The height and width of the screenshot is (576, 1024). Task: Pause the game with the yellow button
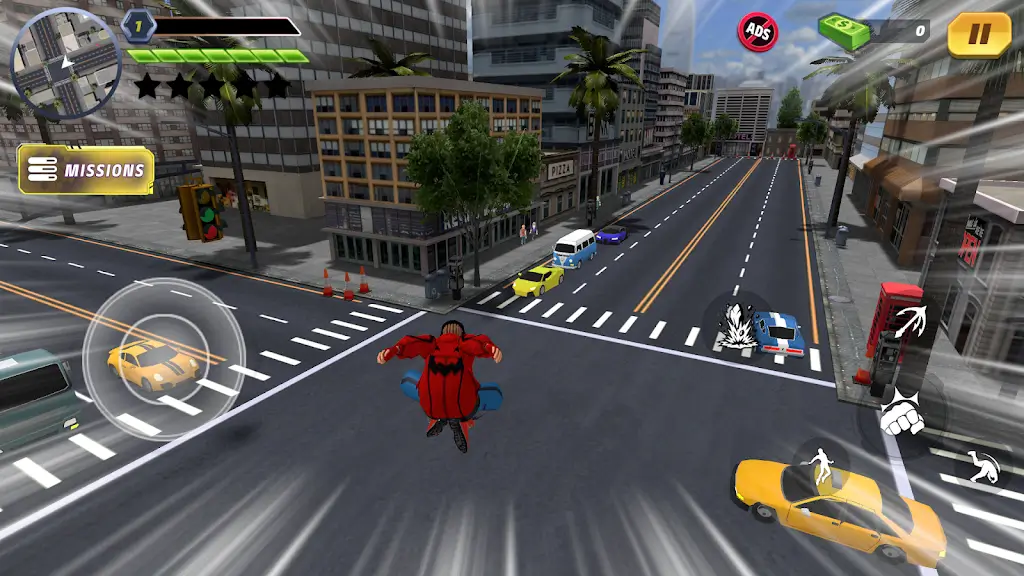pos(979,35)
